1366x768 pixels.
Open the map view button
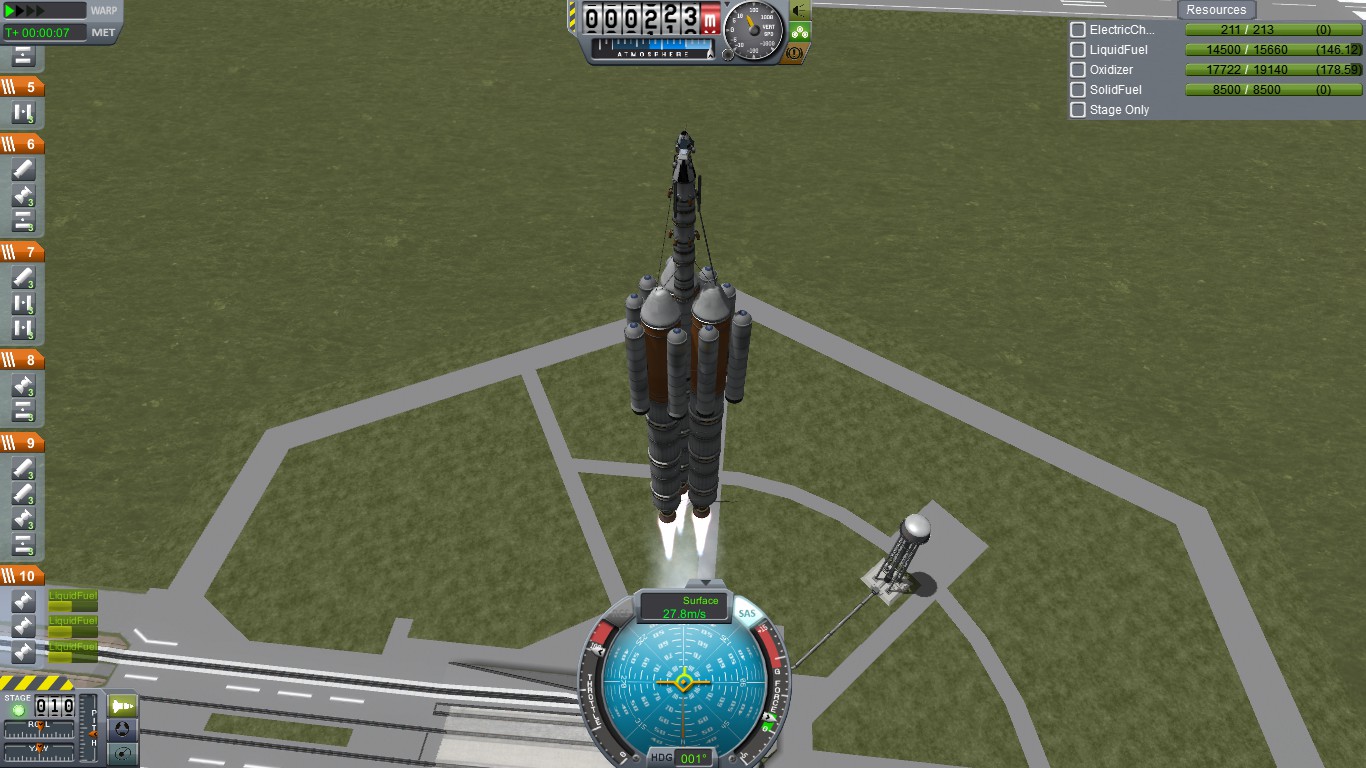(x=122, y=753)
